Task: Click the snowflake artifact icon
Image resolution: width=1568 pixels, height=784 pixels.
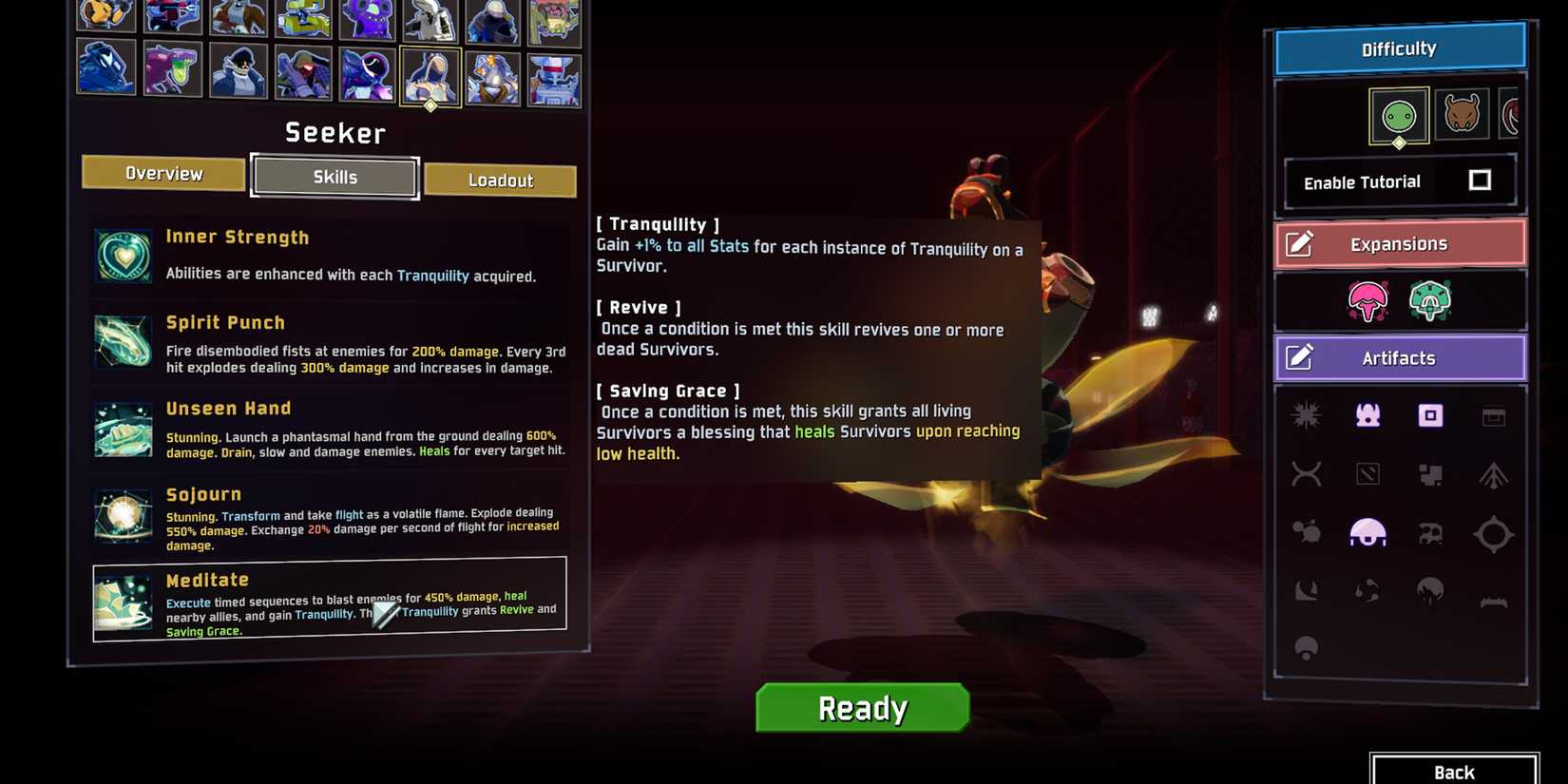Action: [x=1306, y=415]
